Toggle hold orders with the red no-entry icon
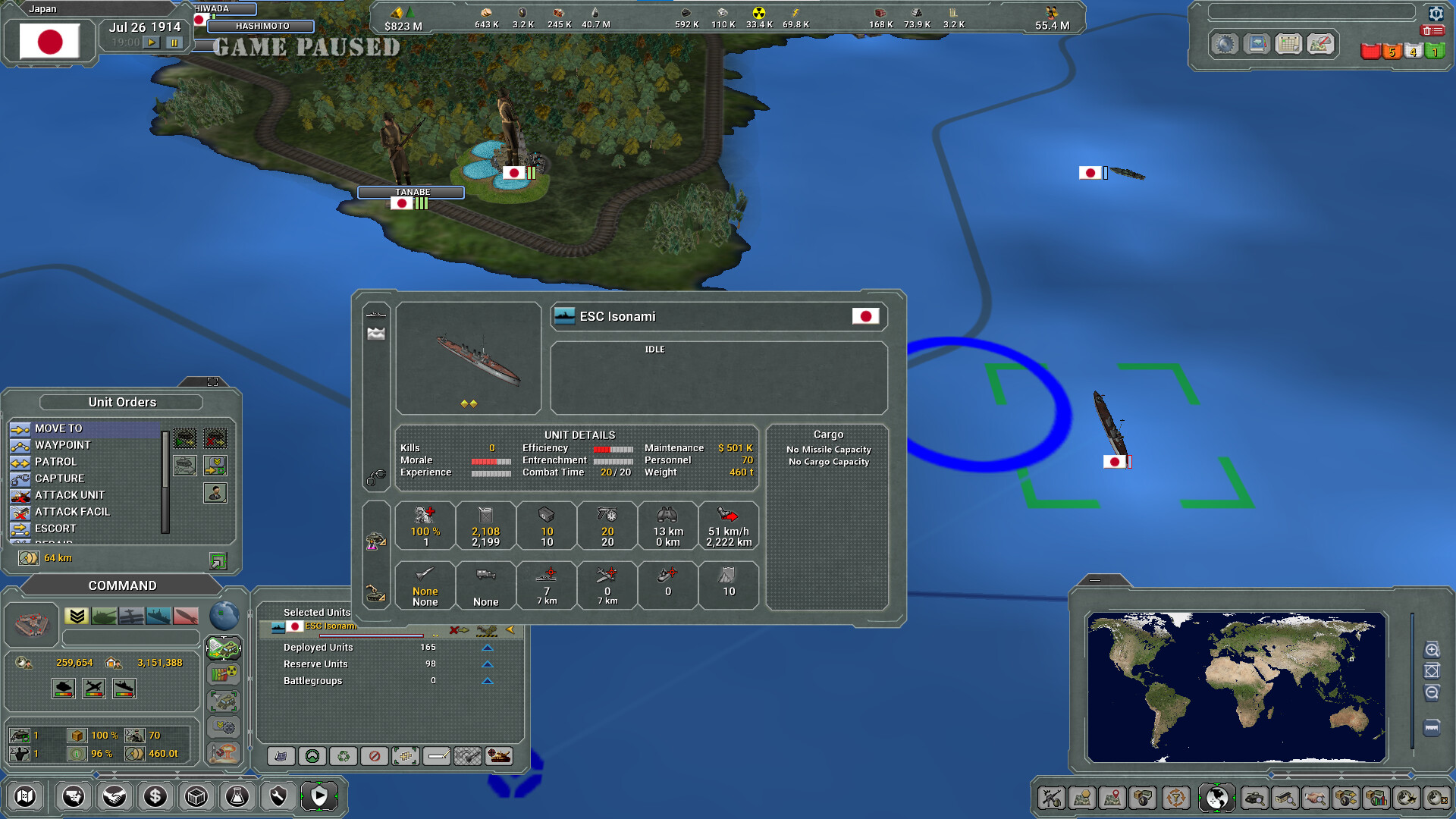This screenshot has width=1456, height=819. point(375,756)
